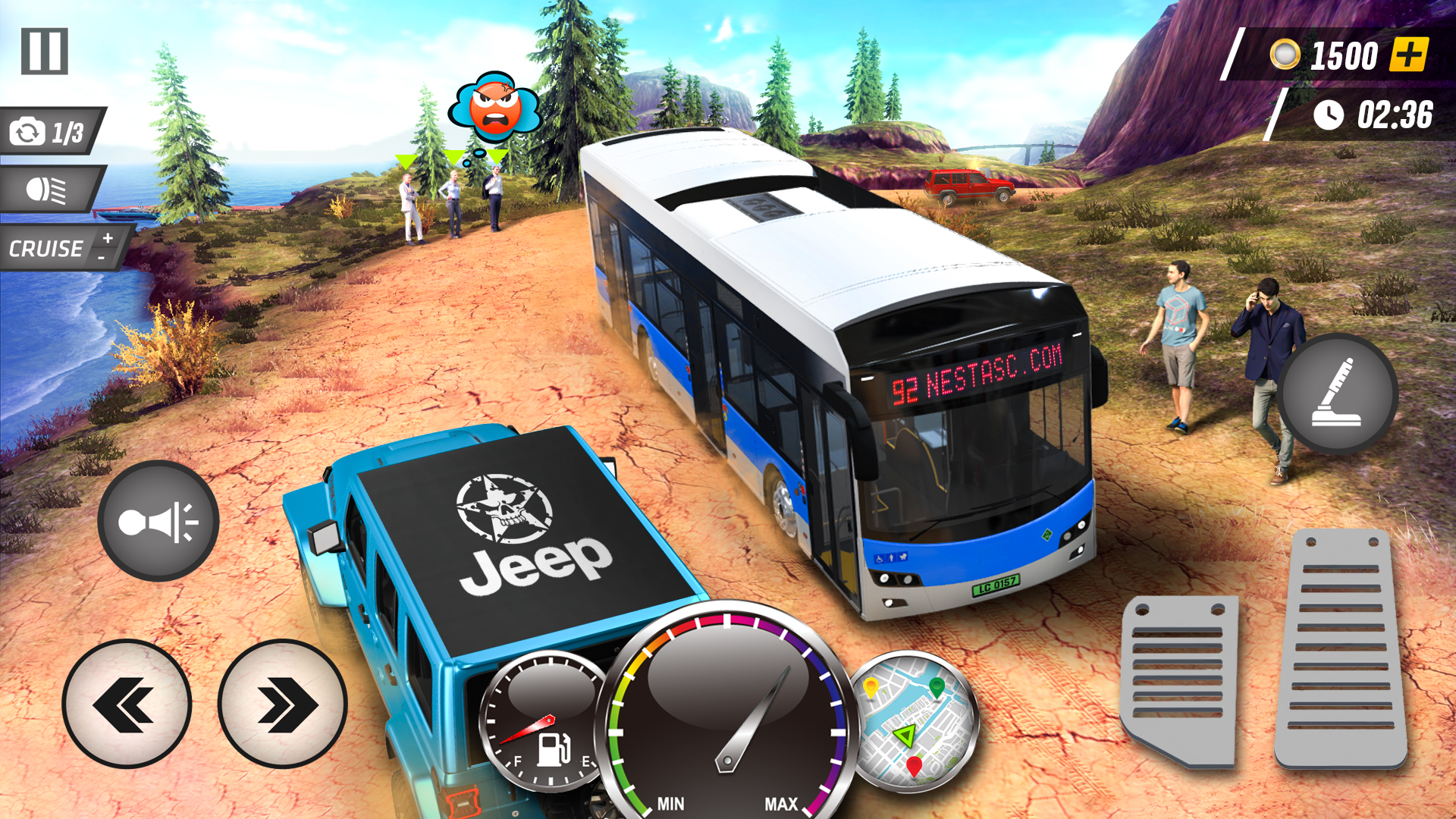
Task: Increase cruise speed with the plus stepper
Action: point(106,239)
